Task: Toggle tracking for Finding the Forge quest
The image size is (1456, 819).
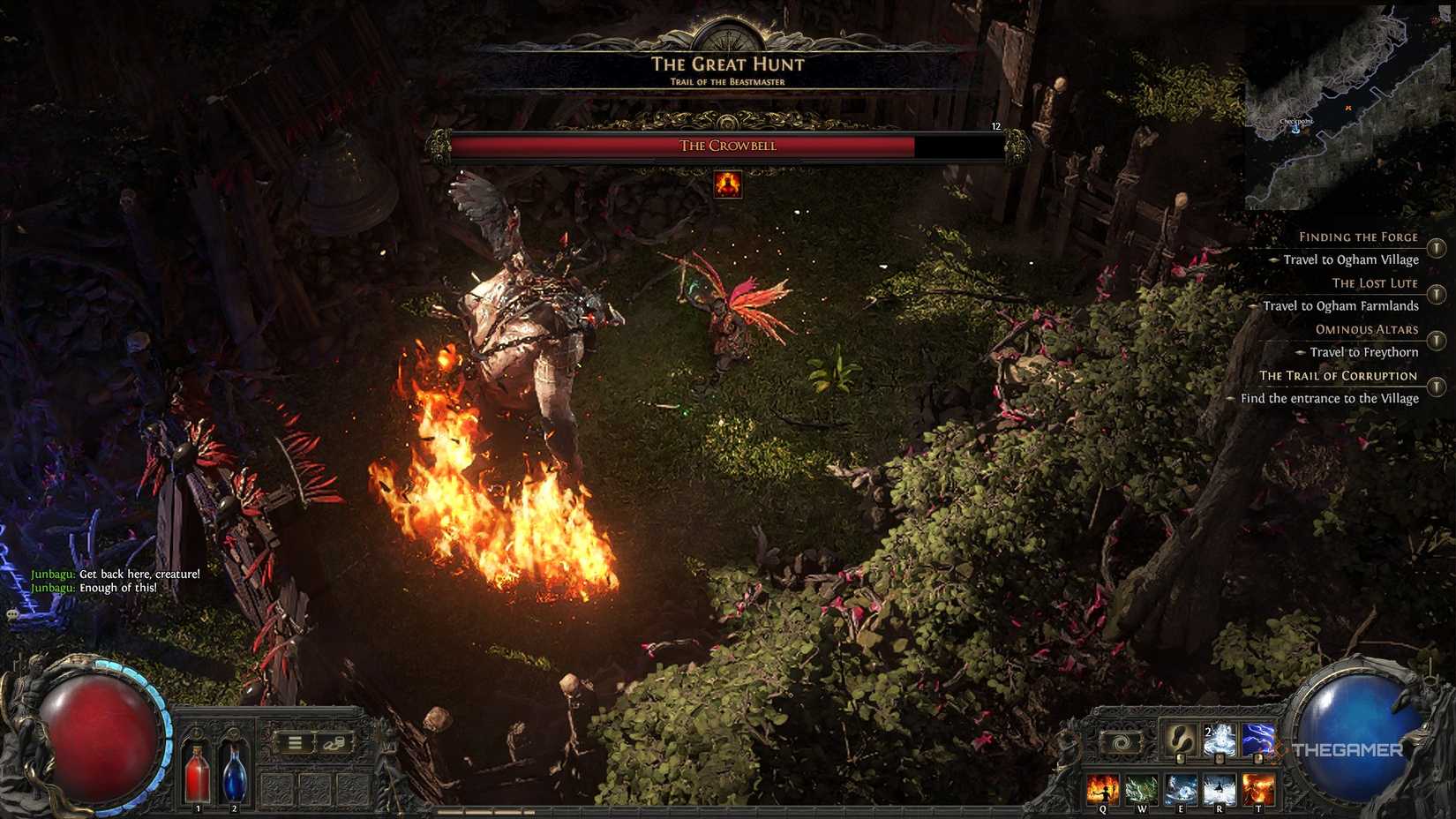Action: pos(1436,247)
